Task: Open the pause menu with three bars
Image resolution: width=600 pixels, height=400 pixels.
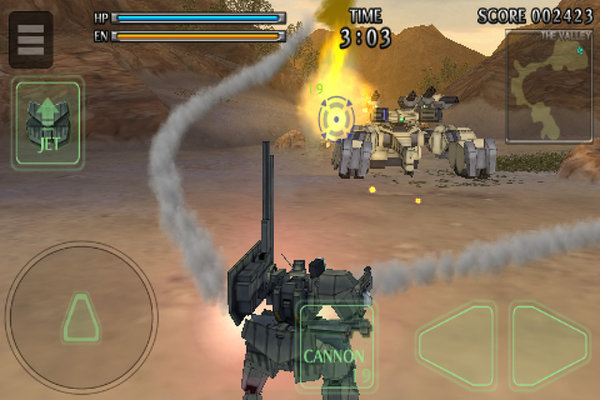Action: tap(31, 39)
